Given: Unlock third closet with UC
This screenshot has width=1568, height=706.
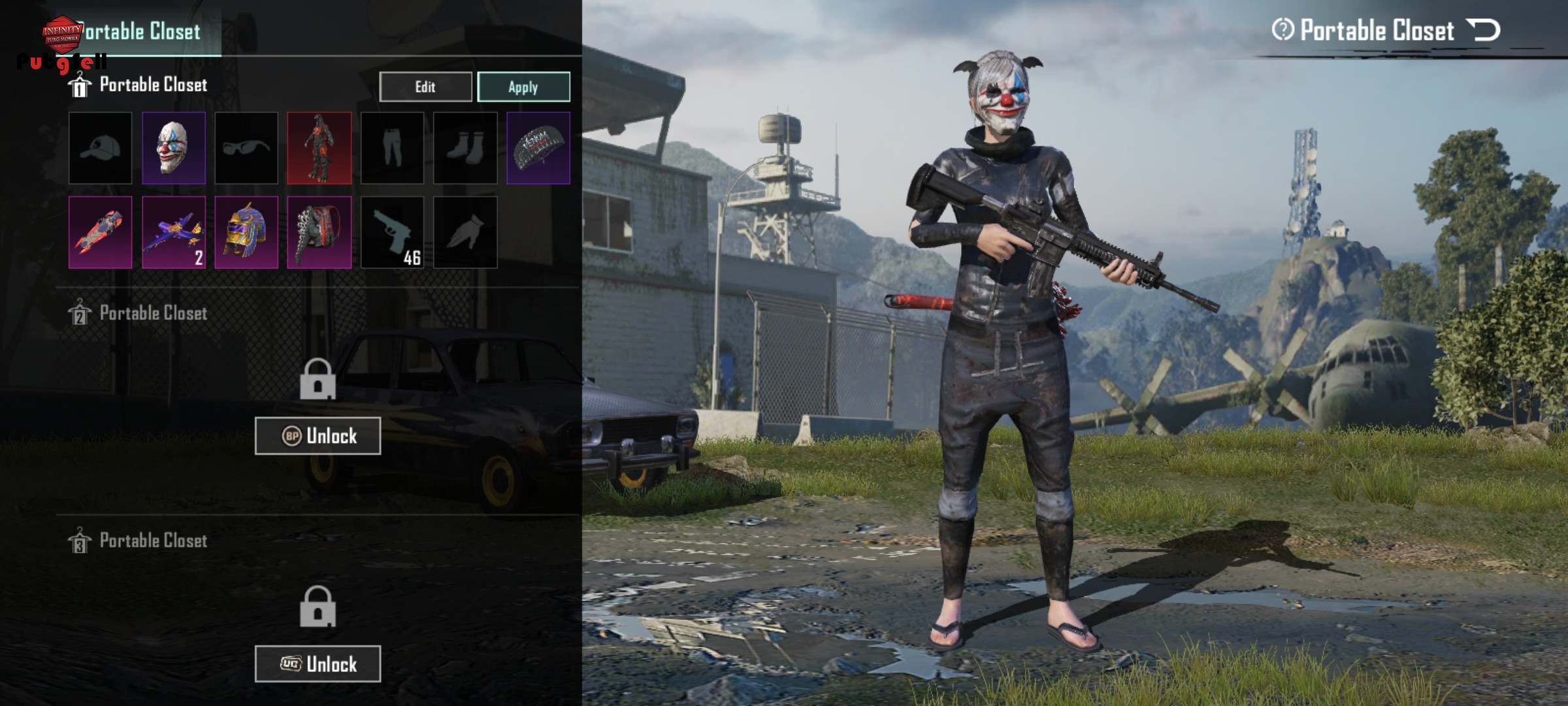Looking at the screenshot, I should (318, 664).
